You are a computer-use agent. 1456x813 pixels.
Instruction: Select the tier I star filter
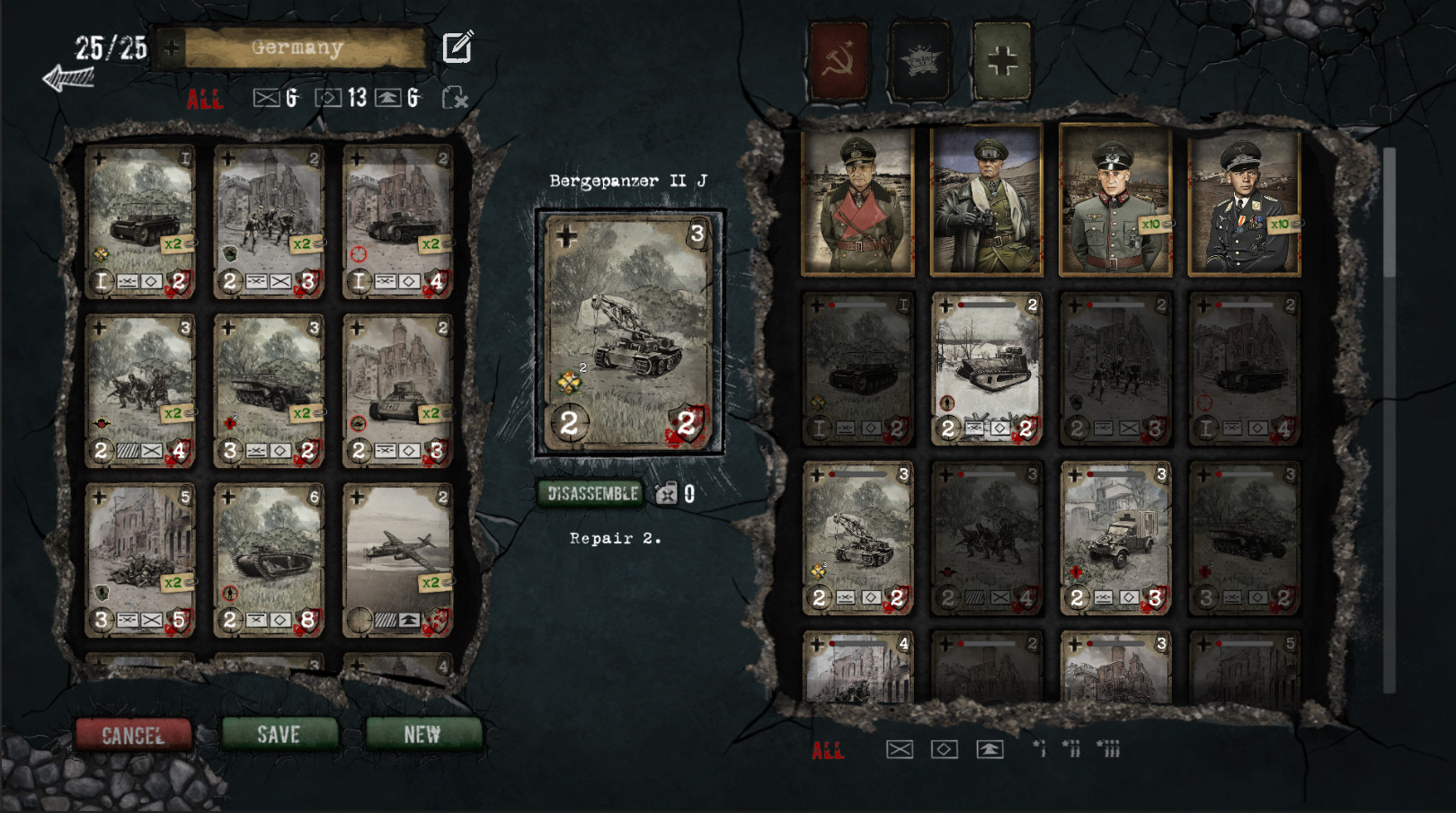[x=1041, y=747]
